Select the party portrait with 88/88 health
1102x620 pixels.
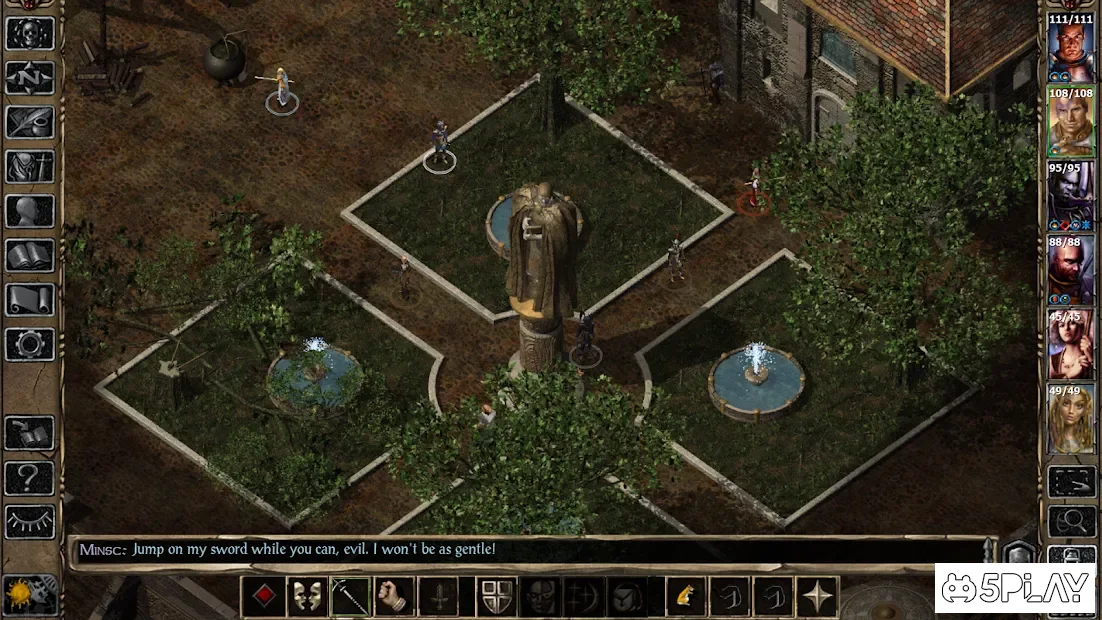1070,270
